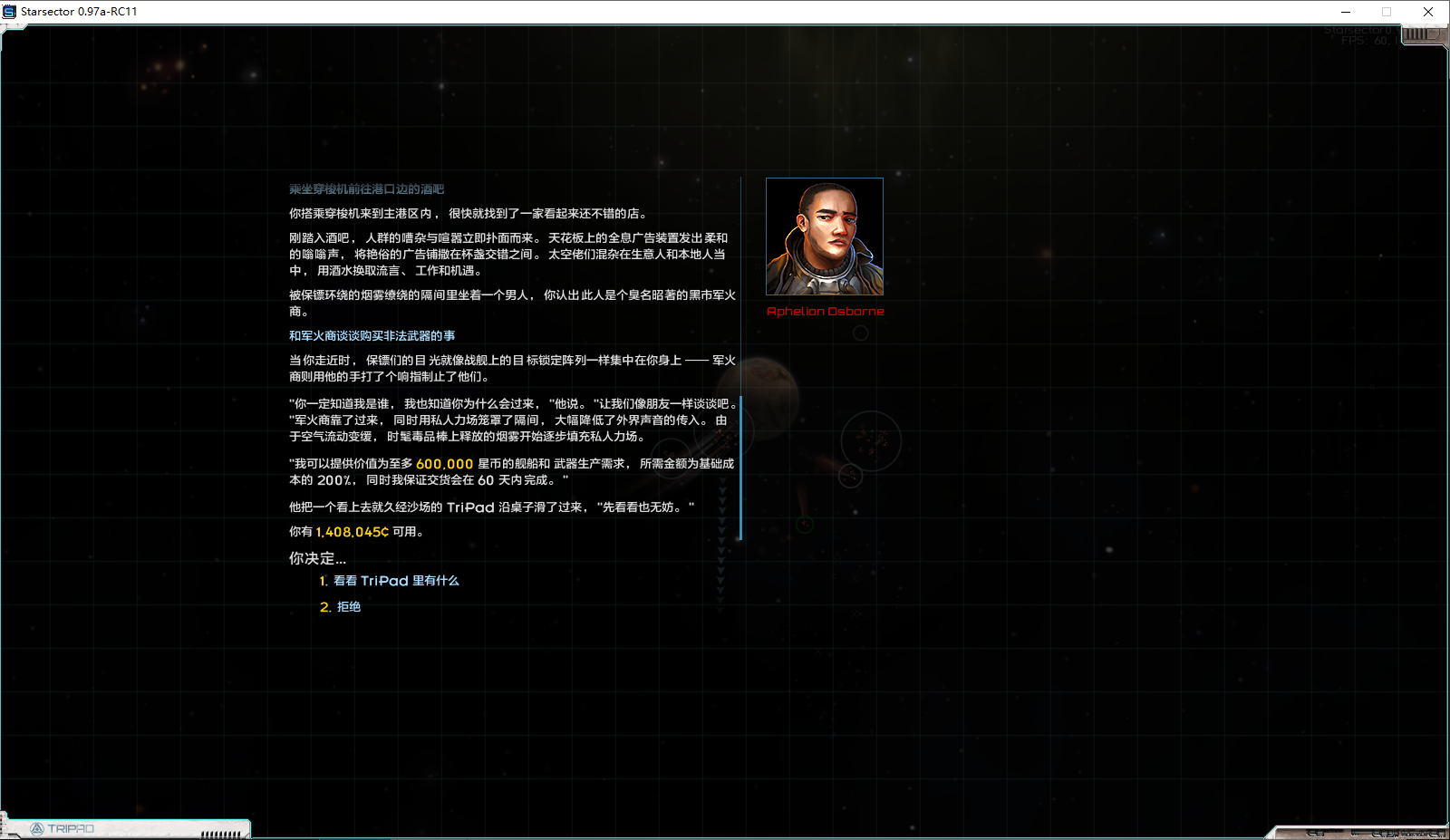
Task: Minimize the Starsector window
Action: pos(1345,11)
